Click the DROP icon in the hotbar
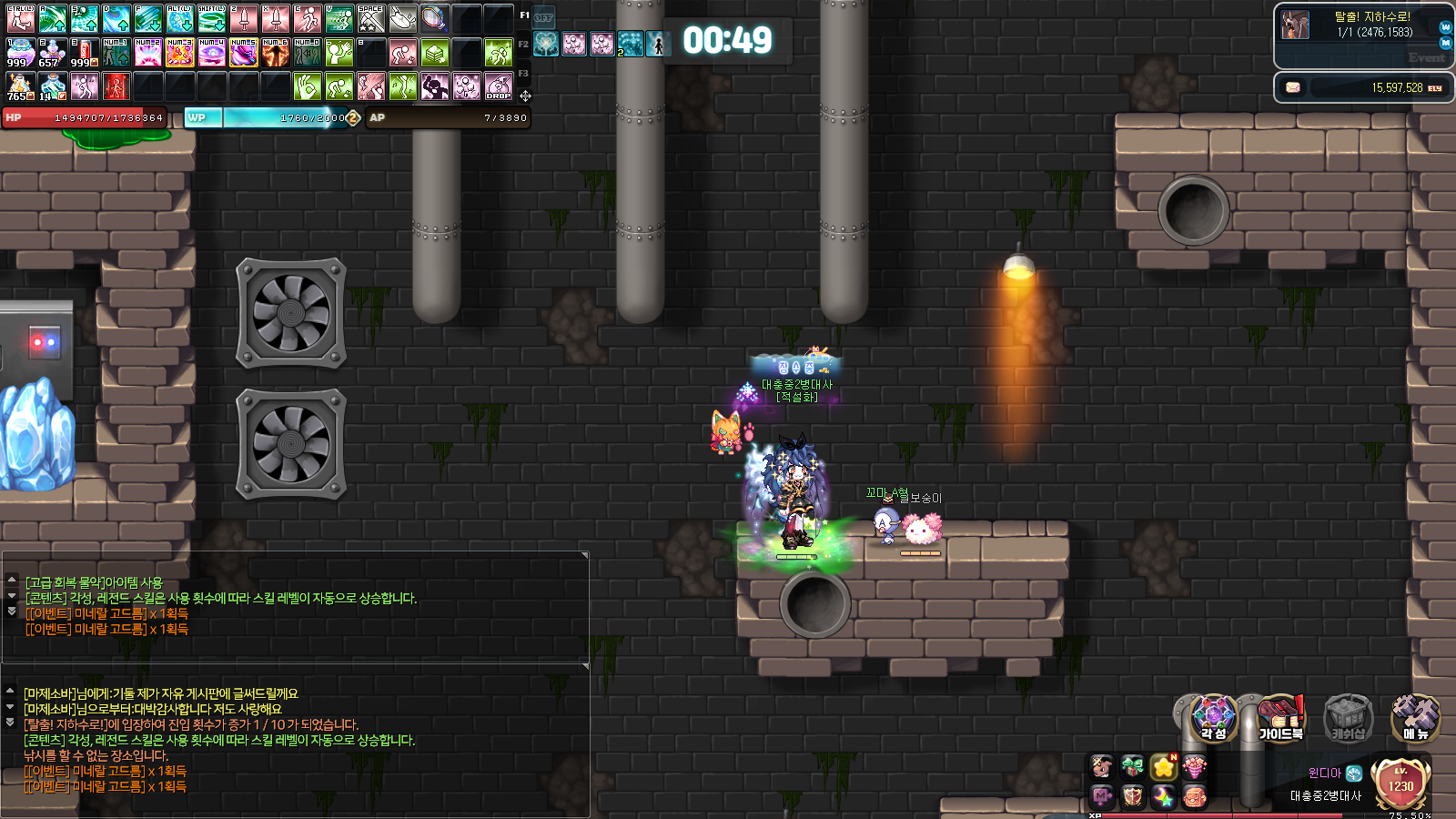1456x819 pixels. (x=499, y=86)
